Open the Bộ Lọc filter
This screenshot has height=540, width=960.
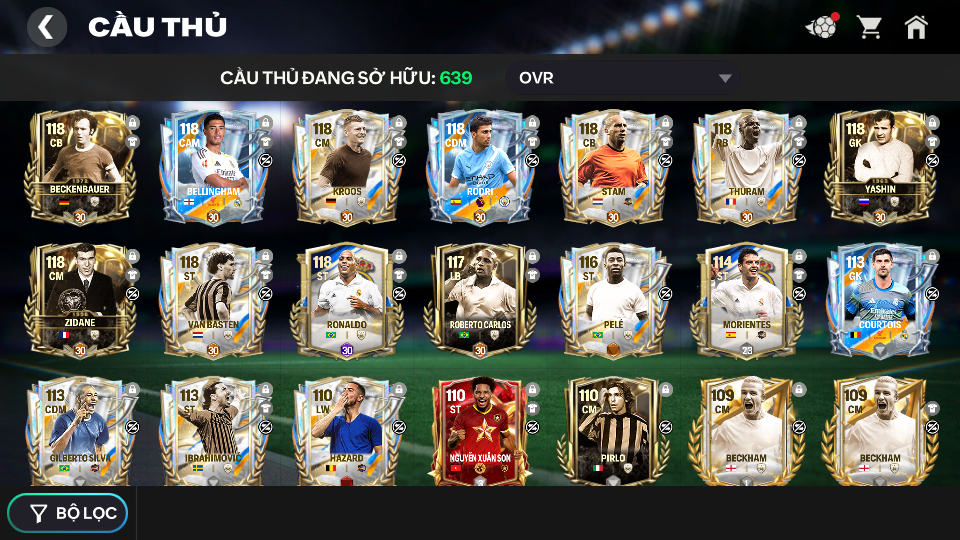68,513
